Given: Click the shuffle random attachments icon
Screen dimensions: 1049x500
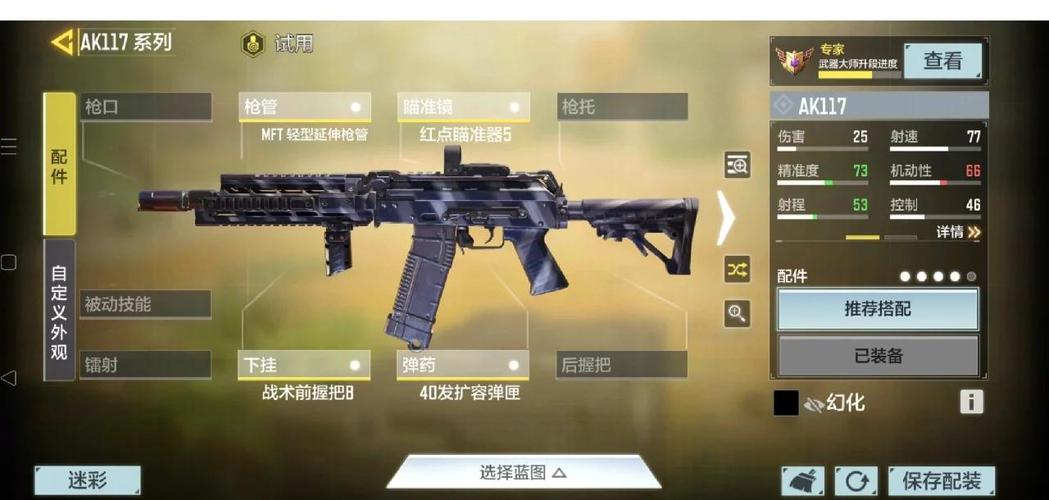Looking at the screenshot, I should [x=737, y=269].
